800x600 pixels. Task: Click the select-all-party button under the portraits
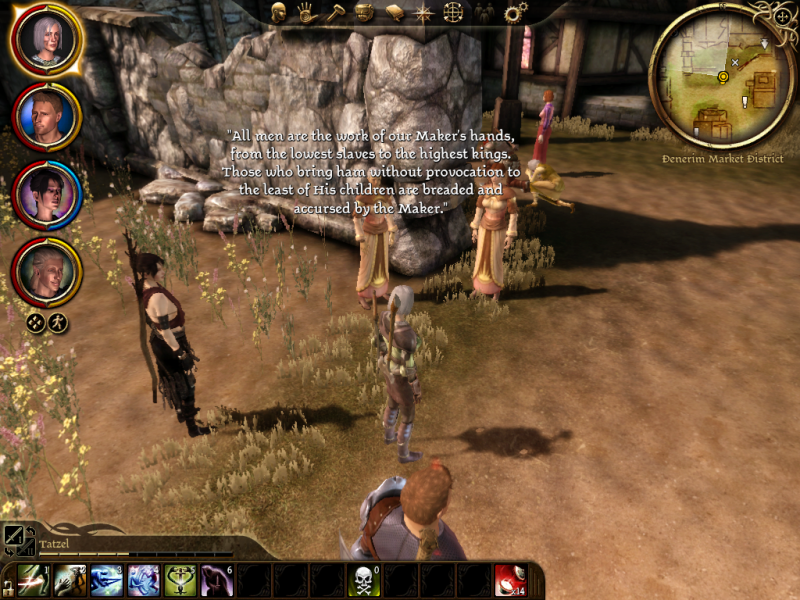[x=35, y=322]
